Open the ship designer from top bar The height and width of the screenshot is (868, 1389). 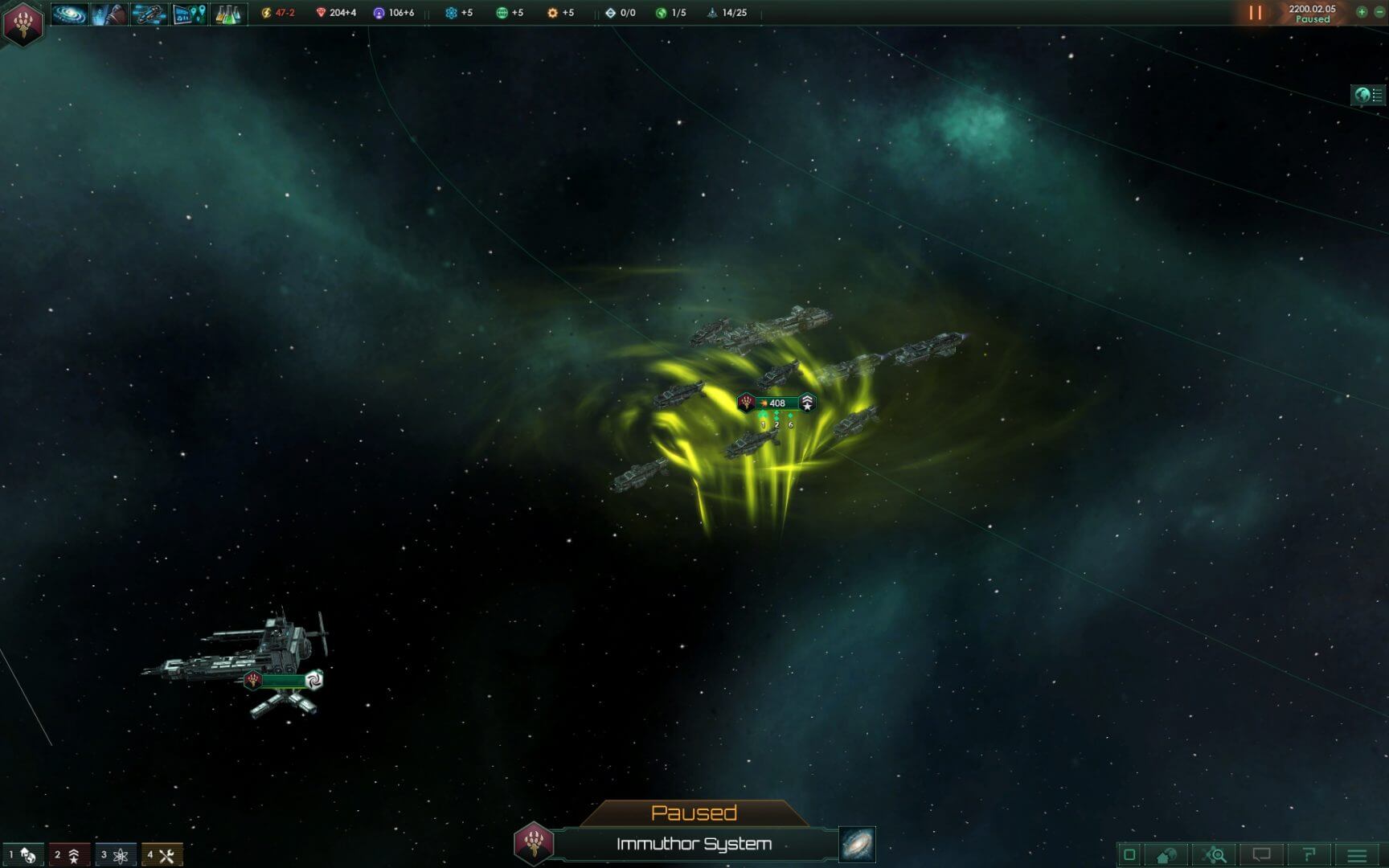[x=149, y=14]
